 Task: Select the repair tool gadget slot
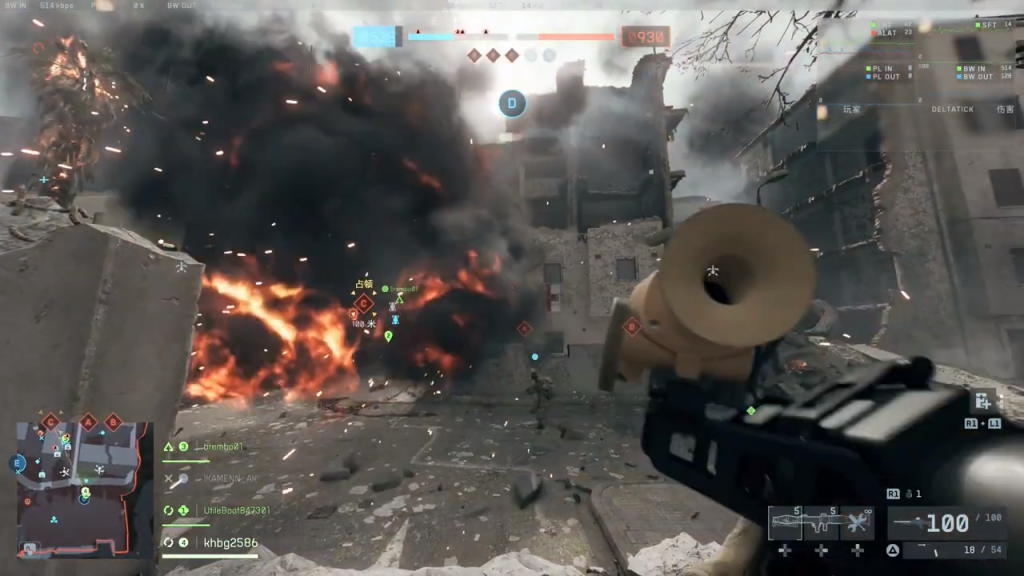click(x=857, y=523)
